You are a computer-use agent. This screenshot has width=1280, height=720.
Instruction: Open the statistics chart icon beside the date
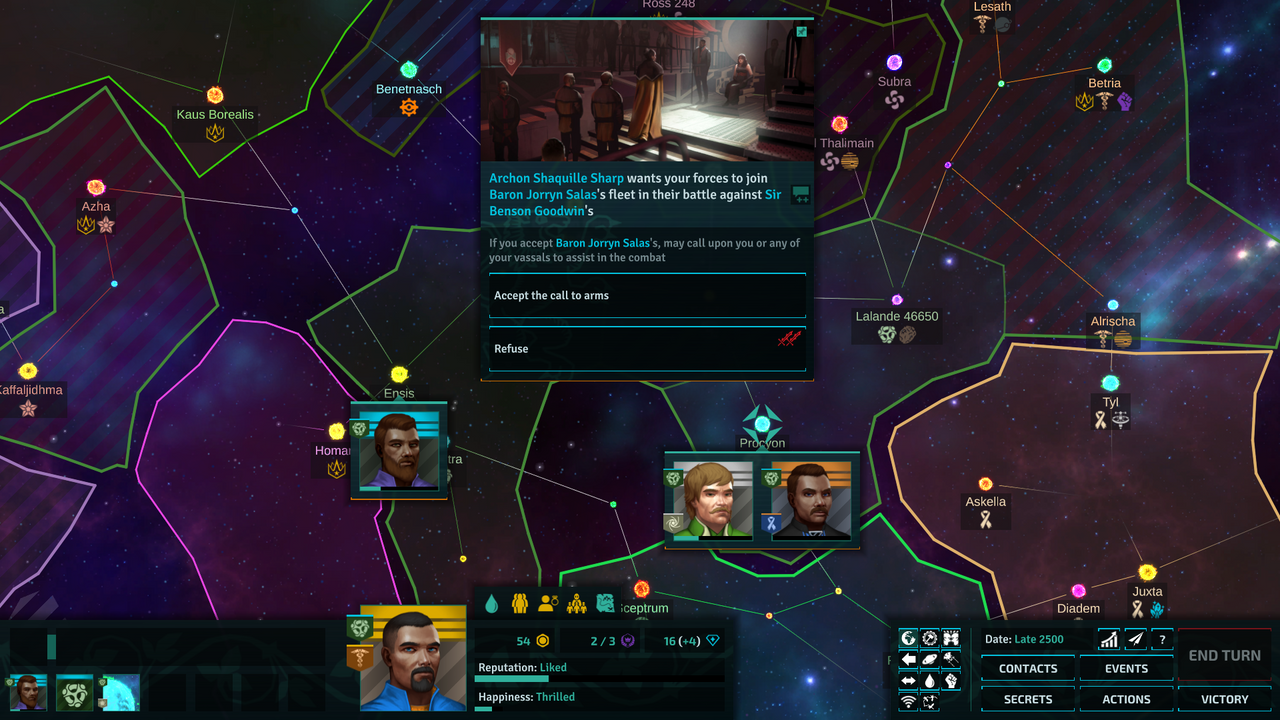click(1109, 638)
